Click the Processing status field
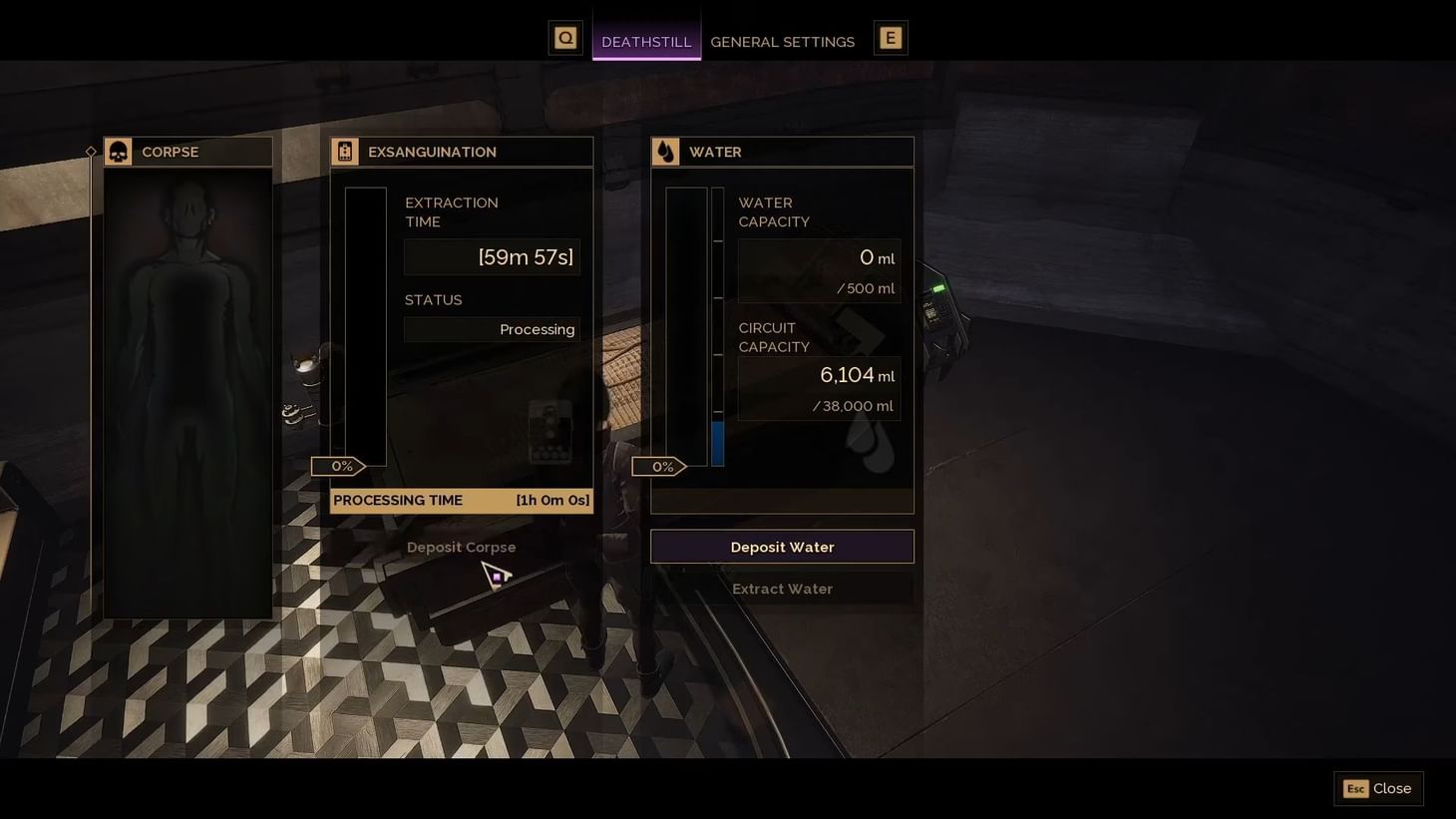The height and width of the screenshot is (819, 1456). 491,329
